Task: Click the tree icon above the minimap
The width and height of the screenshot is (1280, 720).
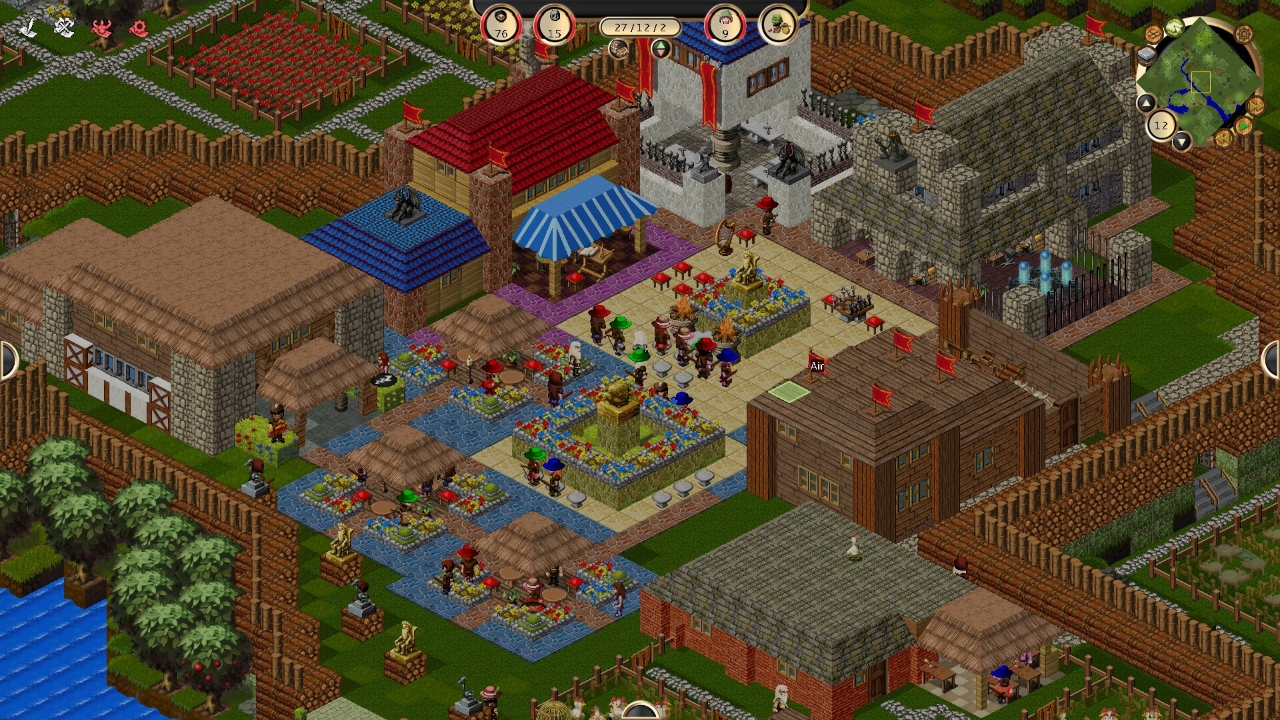Action: point(1174,27)
